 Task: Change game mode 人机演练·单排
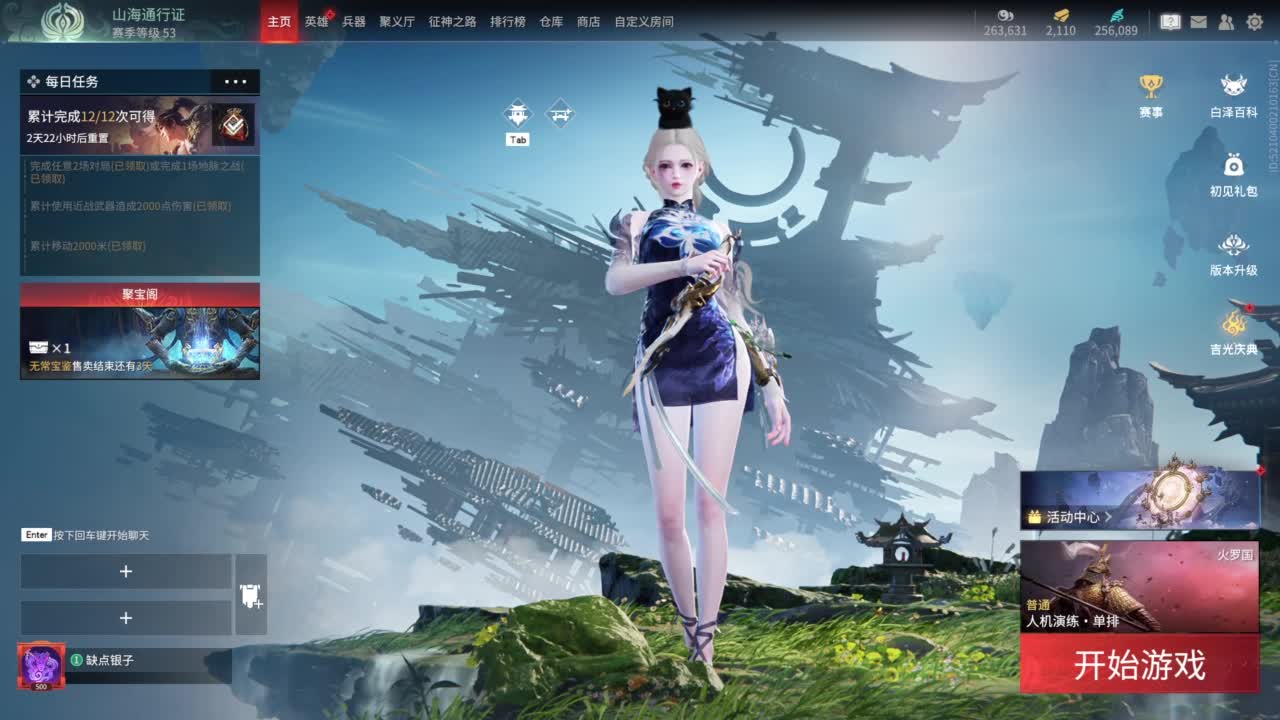tap(1139, 588)
